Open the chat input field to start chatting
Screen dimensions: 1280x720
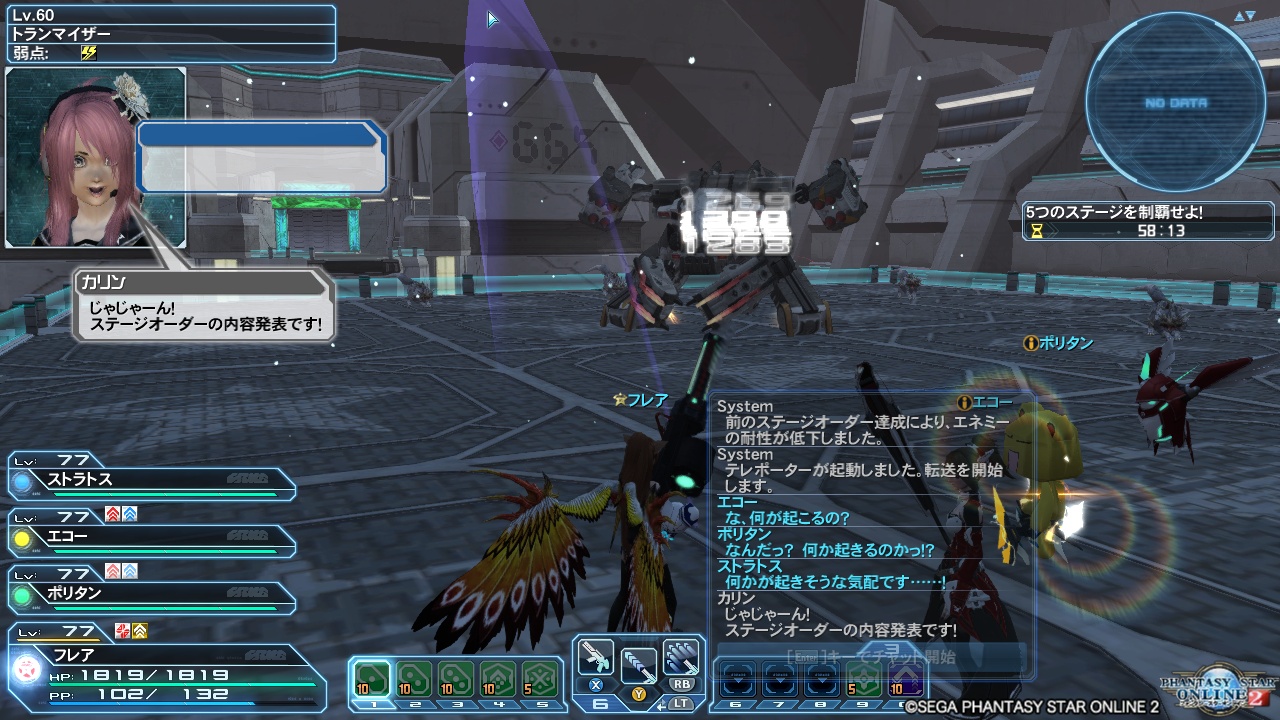(x=868, y=655)
